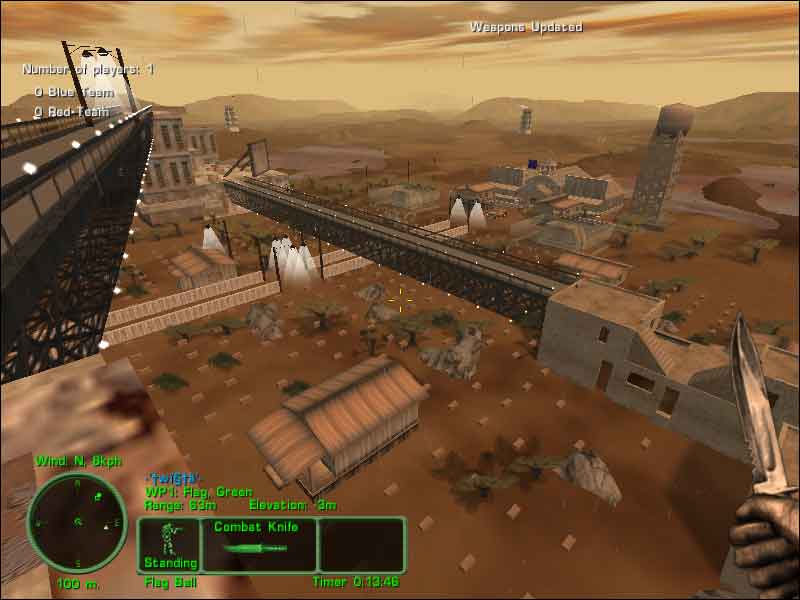
Task: Select the Combat Knife weapon slot
Action: (x=258, y=545)
